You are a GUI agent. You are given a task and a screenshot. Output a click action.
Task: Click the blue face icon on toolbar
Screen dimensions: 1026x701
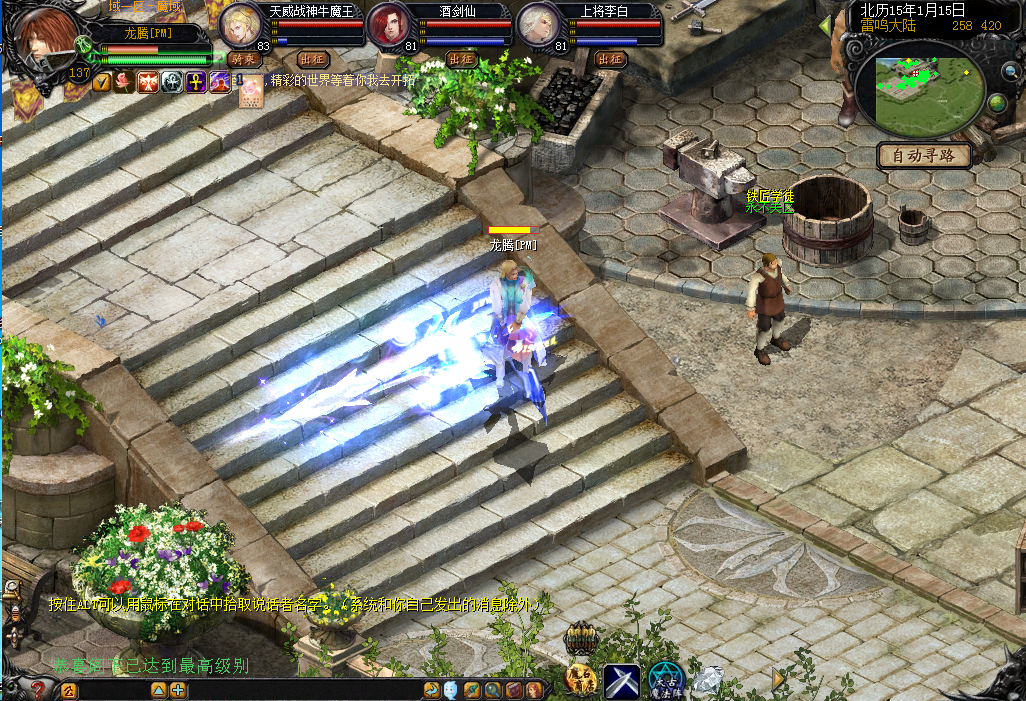click(451, 690)
